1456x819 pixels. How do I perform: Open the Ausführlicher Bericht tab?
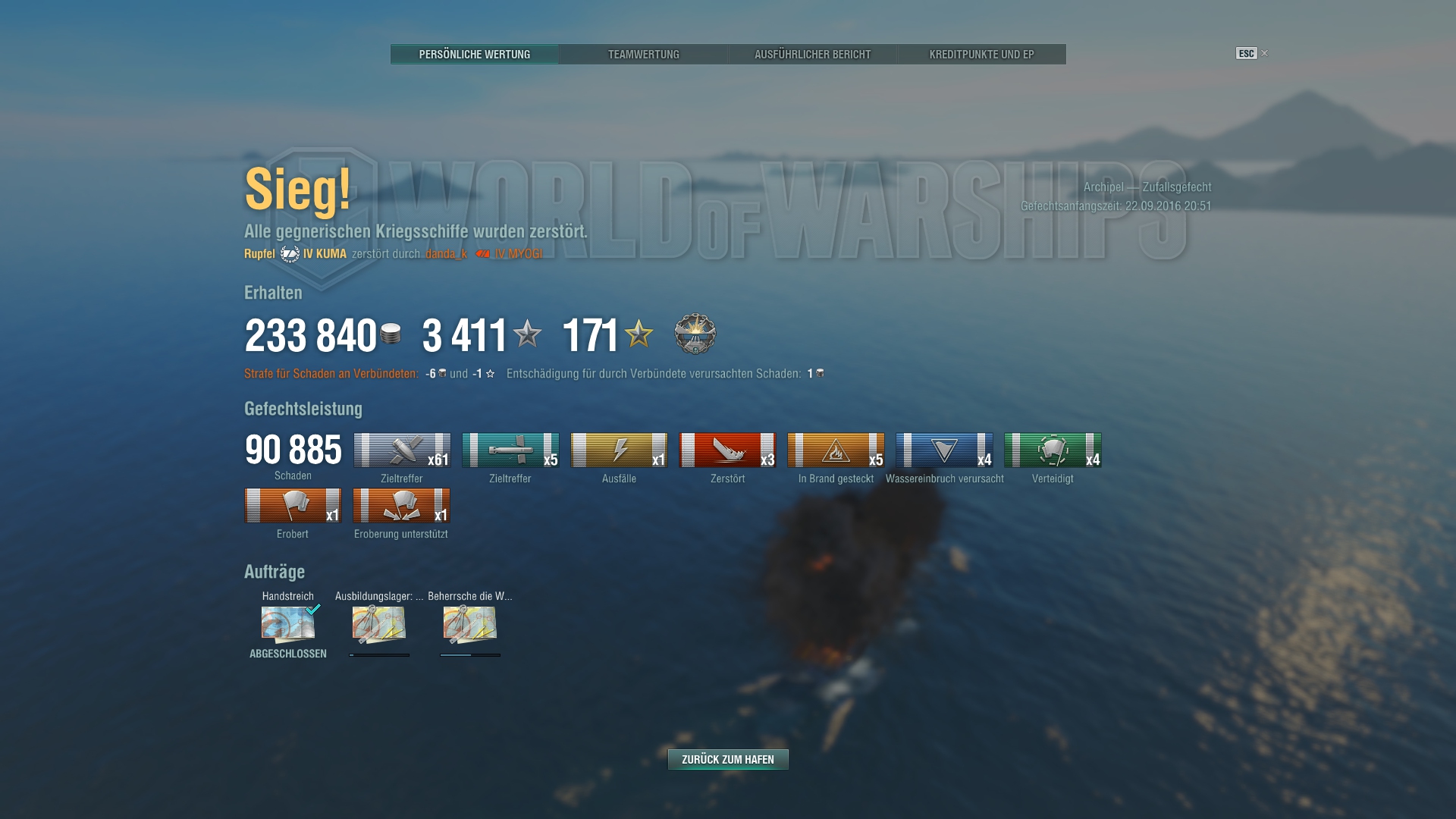coord(812,54)
